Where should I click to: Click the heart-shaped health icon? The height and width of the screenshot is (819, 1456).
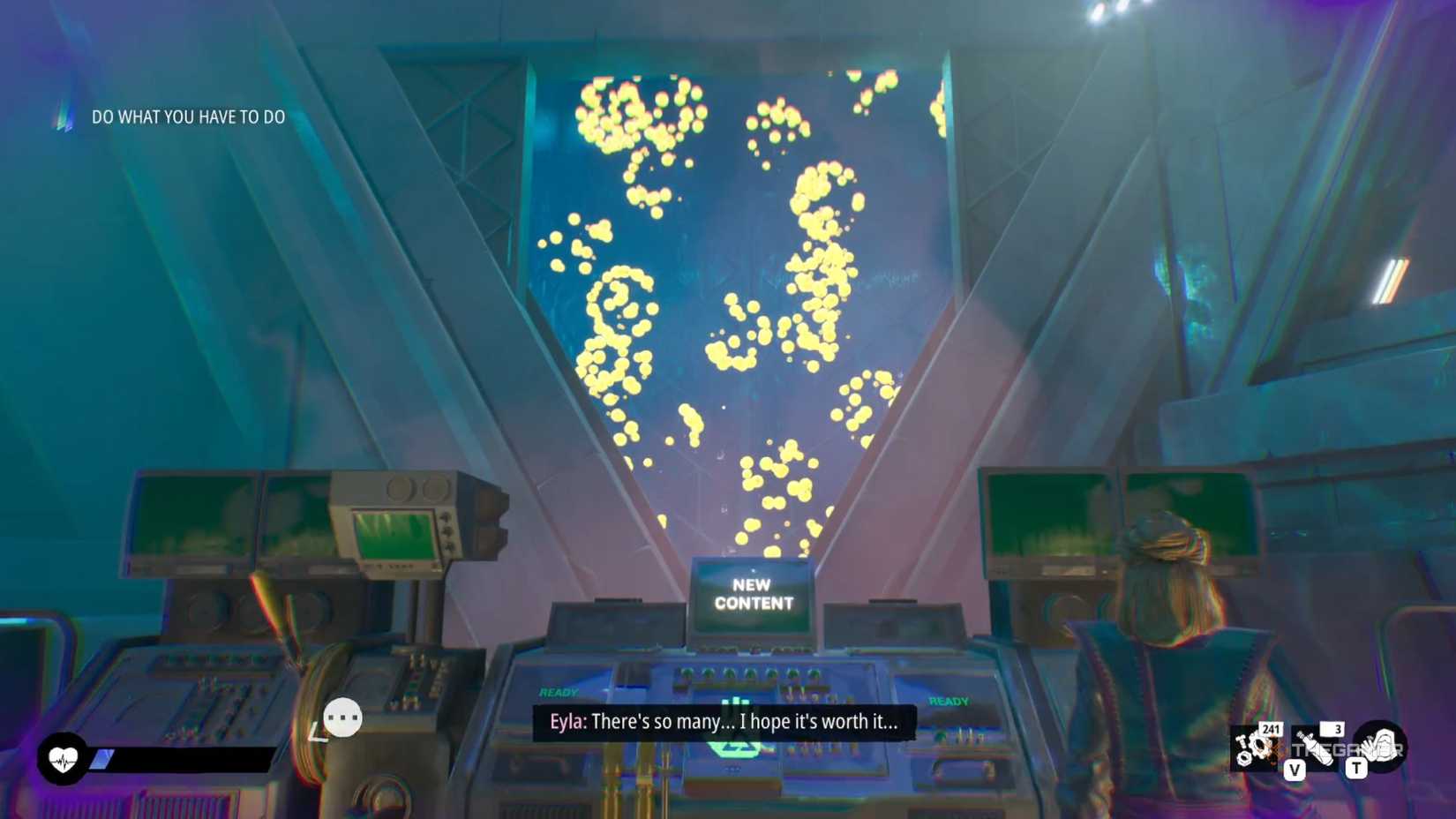pyautogui.click(x=62, y=757)
